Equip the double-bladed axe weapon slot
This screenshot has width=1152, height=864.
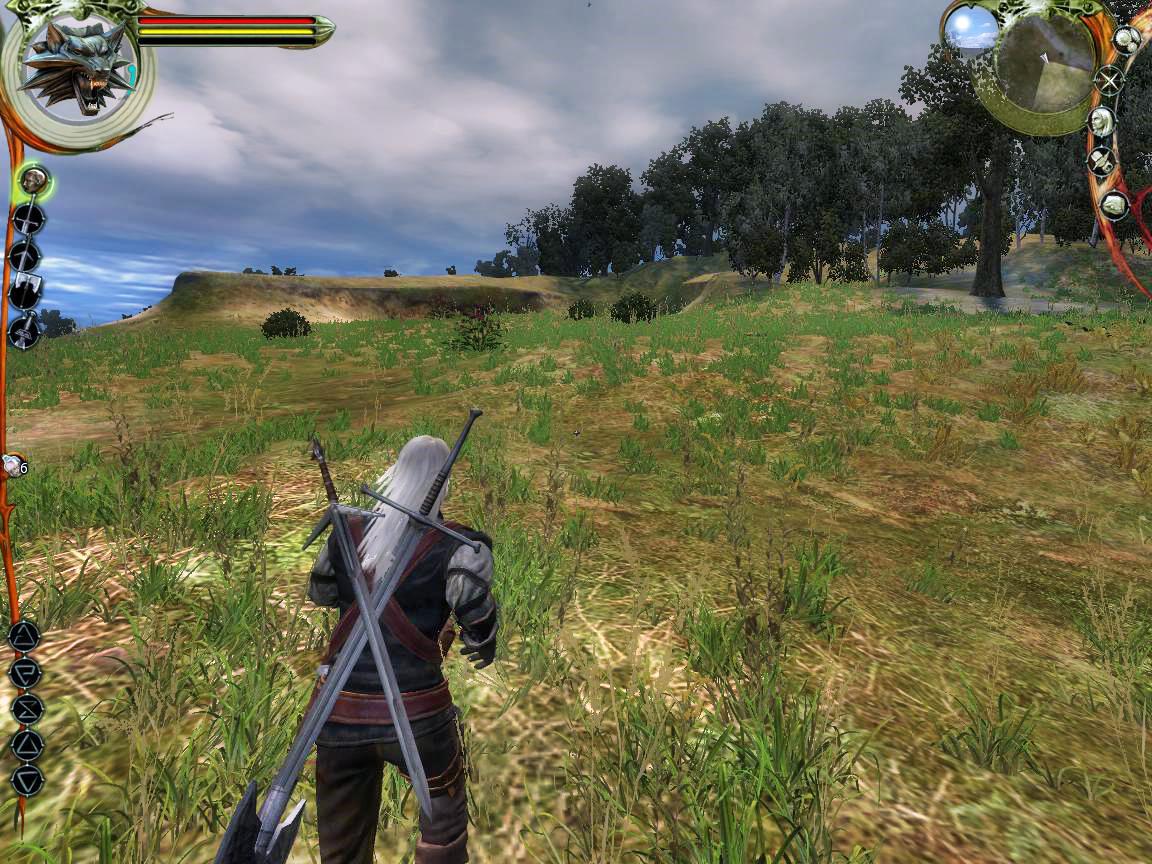point(25,292)
